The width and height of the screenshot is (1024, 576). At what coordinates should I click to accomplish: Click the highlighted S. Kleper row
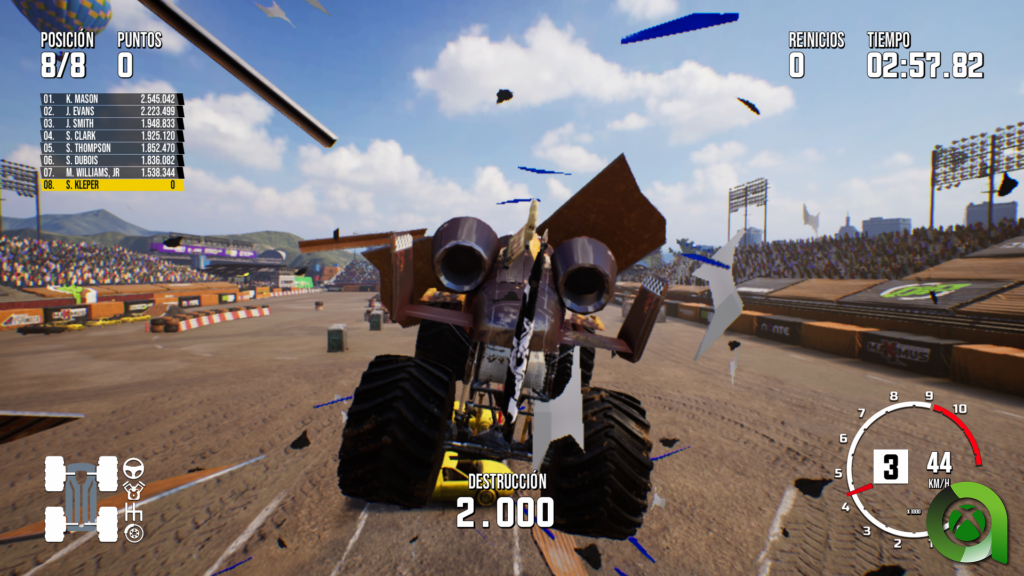[x=111, y=185]
